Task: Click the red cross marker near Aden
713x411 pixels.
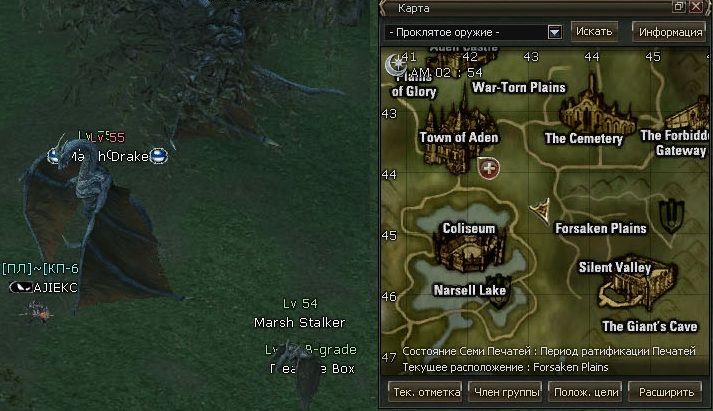Action: (x=489, y=167)
